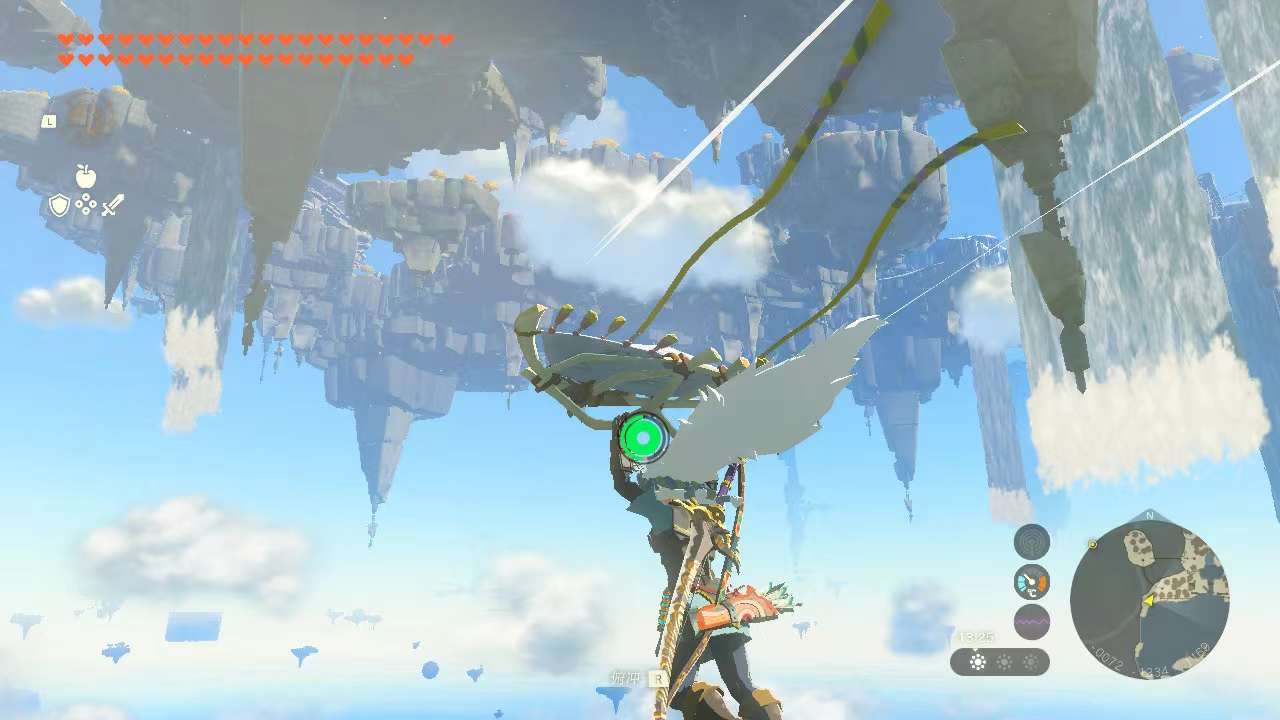Click the four-circle icon between shield and sword
1280x720 pixels.
(86, 205)
